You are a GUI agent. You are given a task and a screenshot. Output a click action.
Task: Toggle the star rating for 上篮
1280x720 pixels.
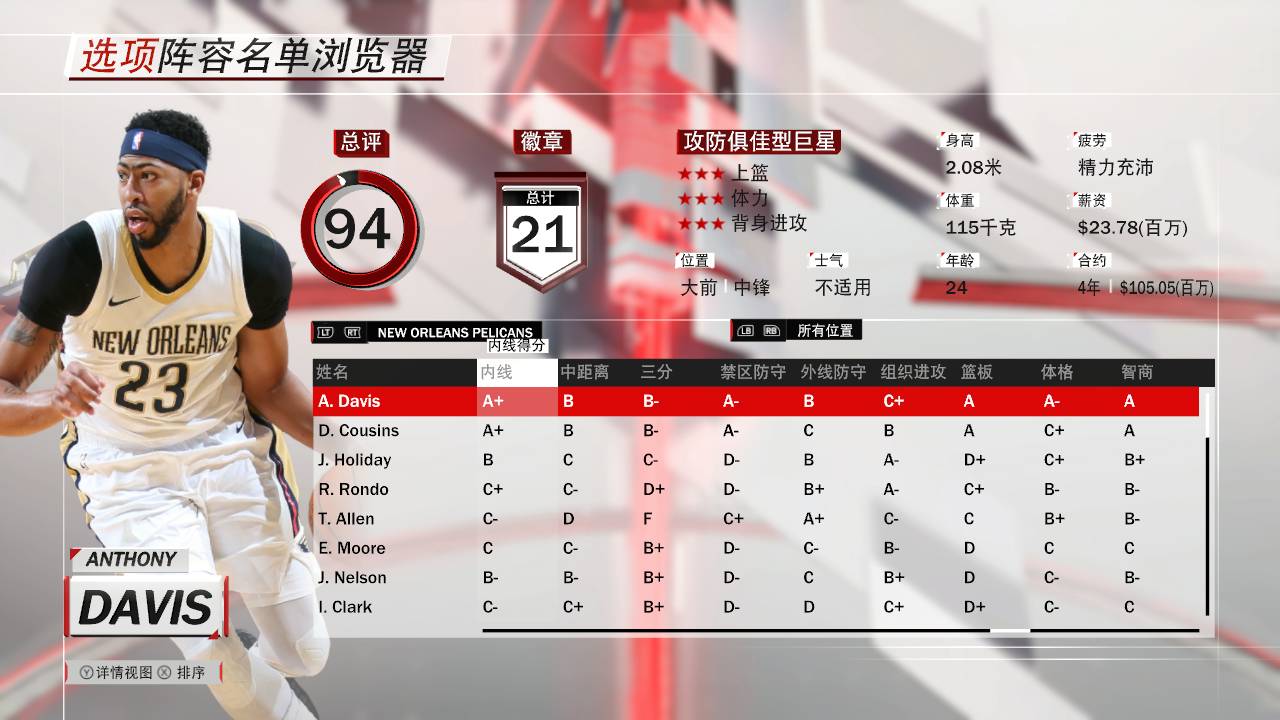tap(700, 171)
